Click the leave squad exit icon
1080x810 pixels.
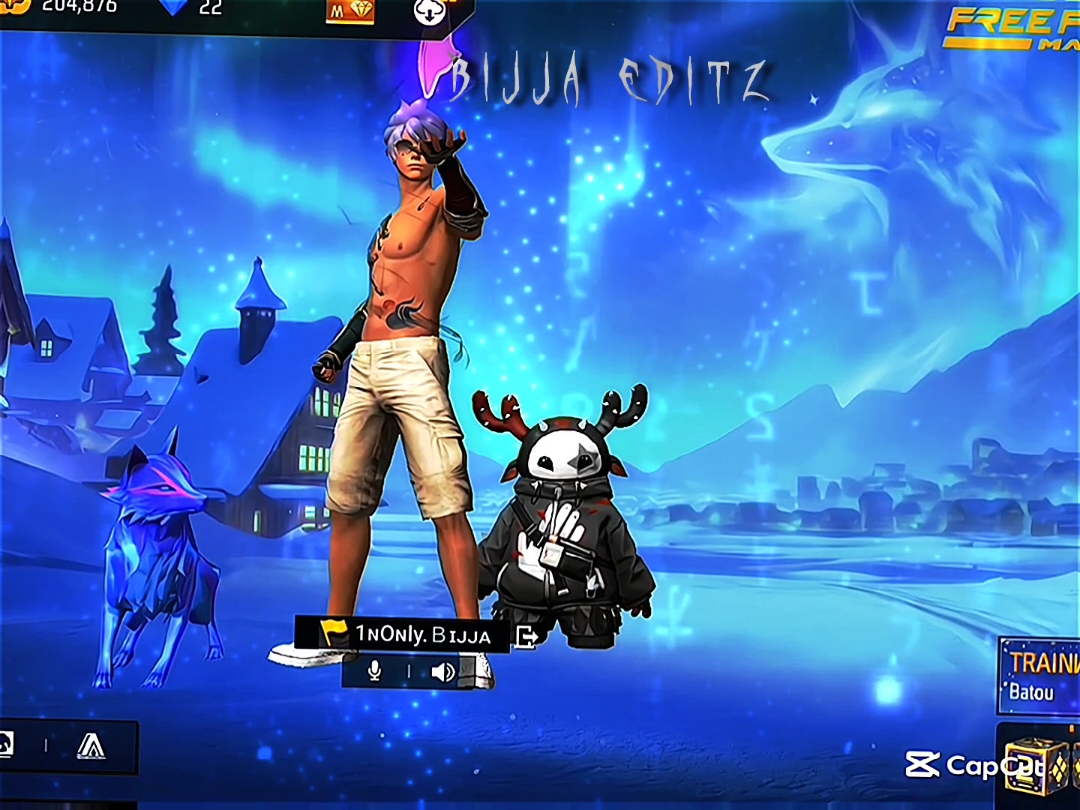click(x=526, y=636)
